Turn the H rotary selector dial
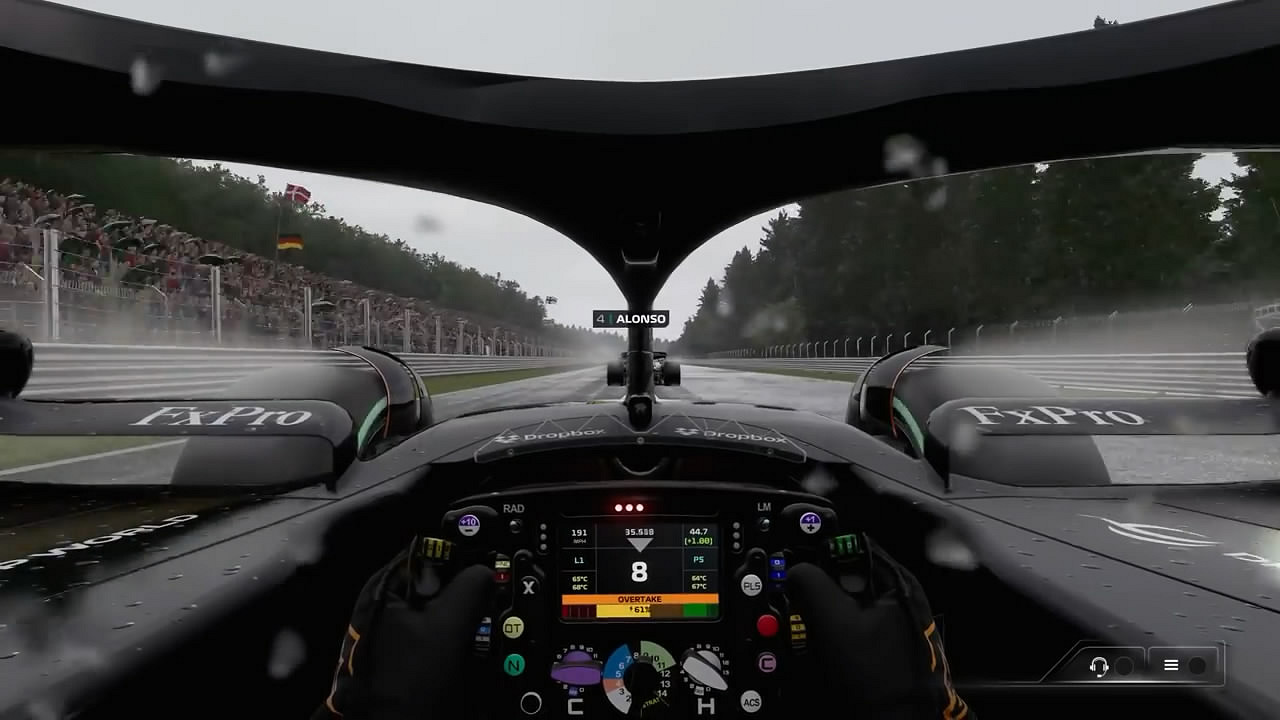Screen dimensions: 1280x720 point(702,670)
